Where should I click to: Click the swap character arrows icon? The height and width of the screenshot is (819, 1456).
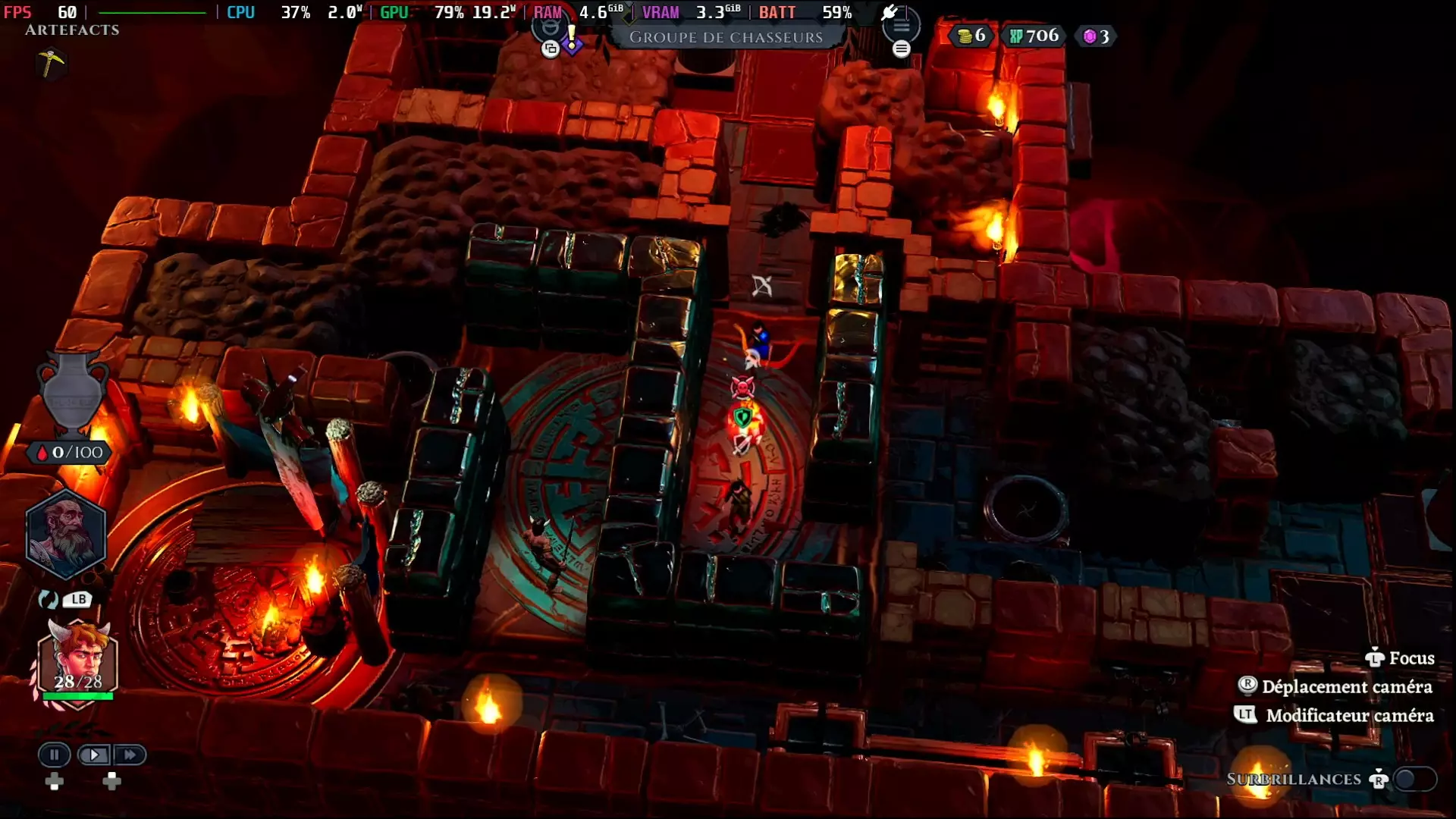[x=49, y=600]
